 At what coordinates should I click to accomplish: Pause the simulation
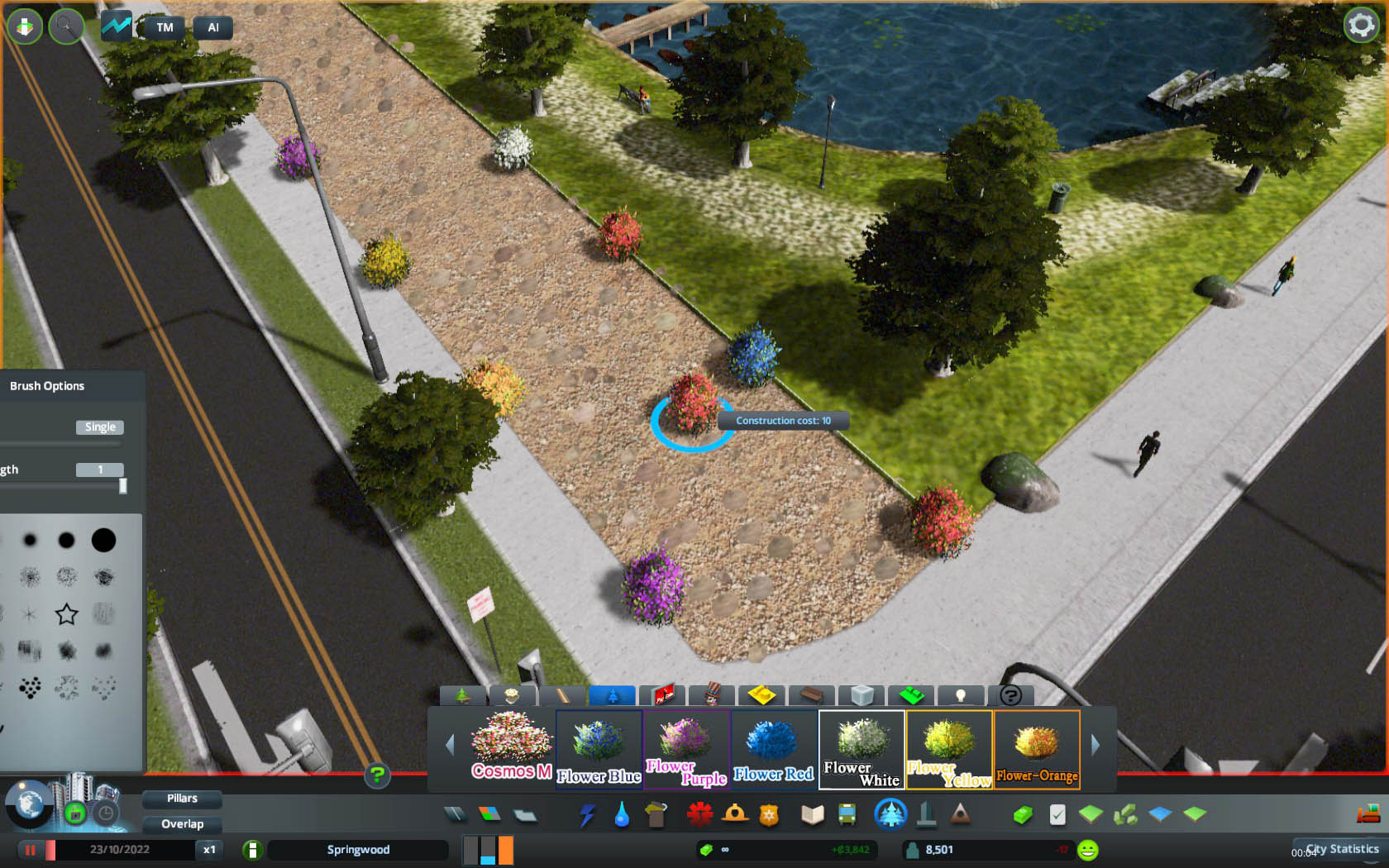tap(31, 850)
